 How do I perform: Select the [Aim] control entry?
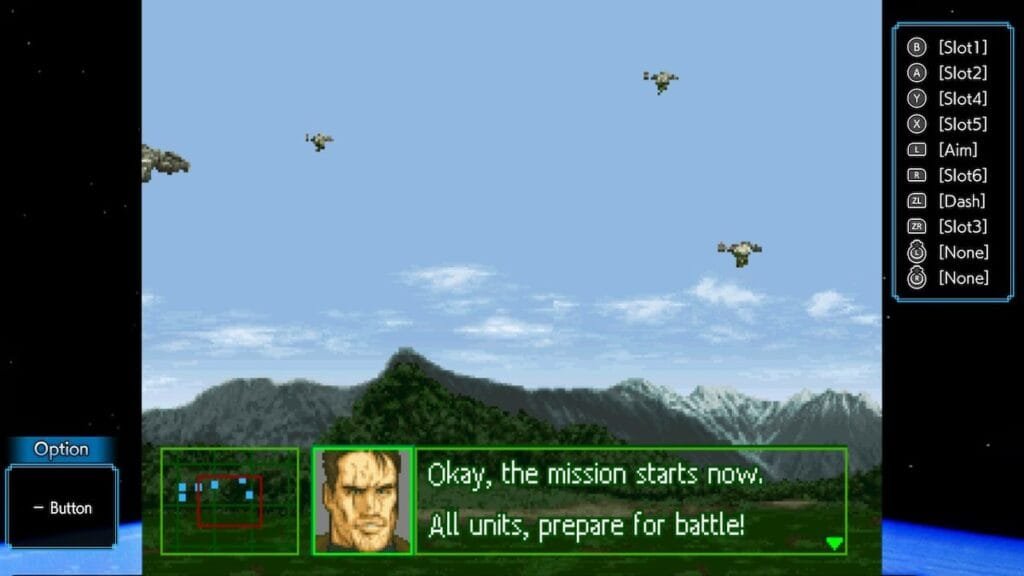point(957,150)
